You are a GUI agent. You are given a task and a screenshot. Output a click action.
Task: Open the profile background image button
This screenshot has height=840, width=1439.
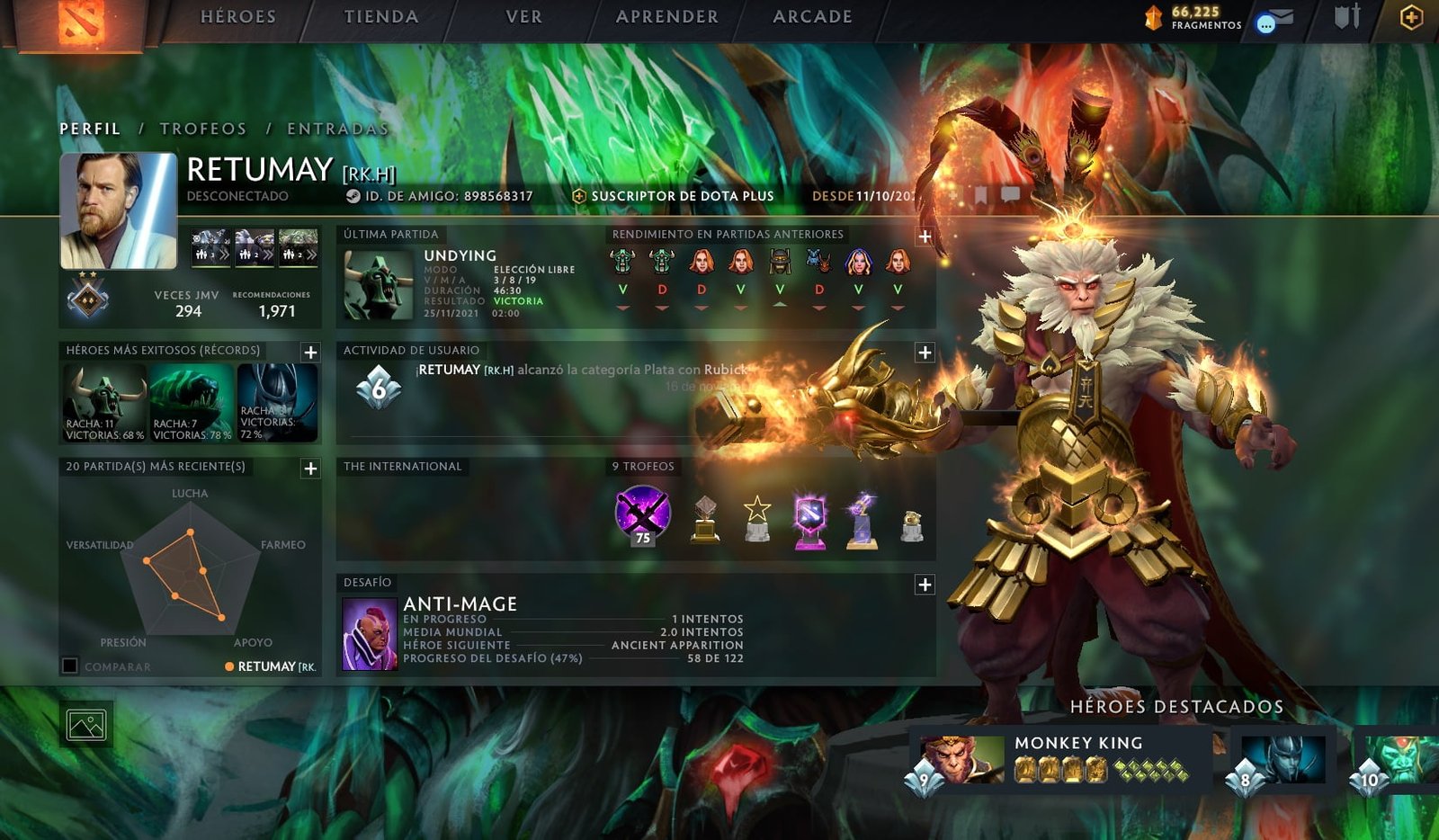point(86,724)
